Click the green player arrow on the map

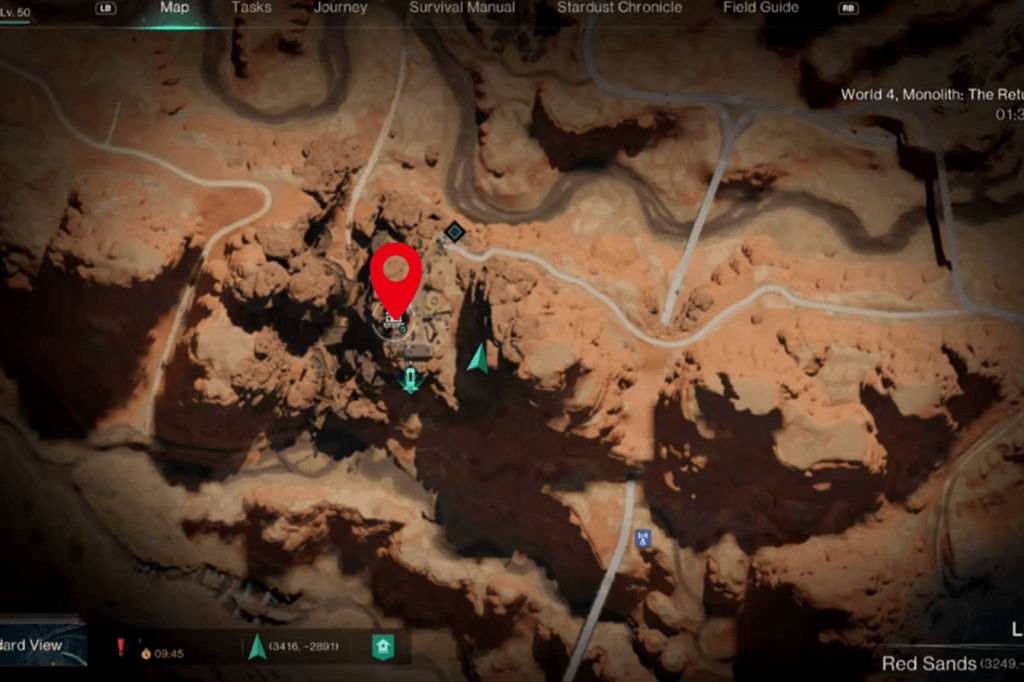click(478, 358)
